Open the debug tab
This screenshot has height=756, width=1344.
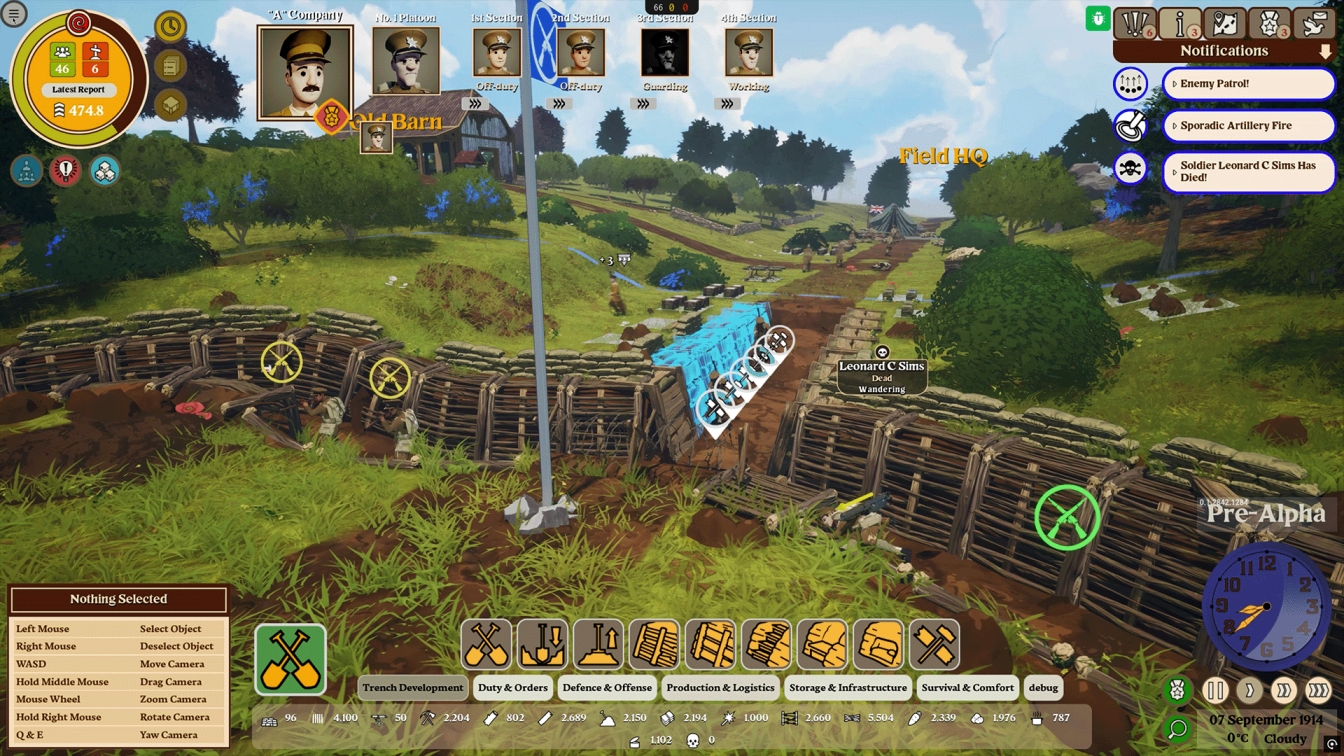pyautogui.click(x=1043, y=688)
